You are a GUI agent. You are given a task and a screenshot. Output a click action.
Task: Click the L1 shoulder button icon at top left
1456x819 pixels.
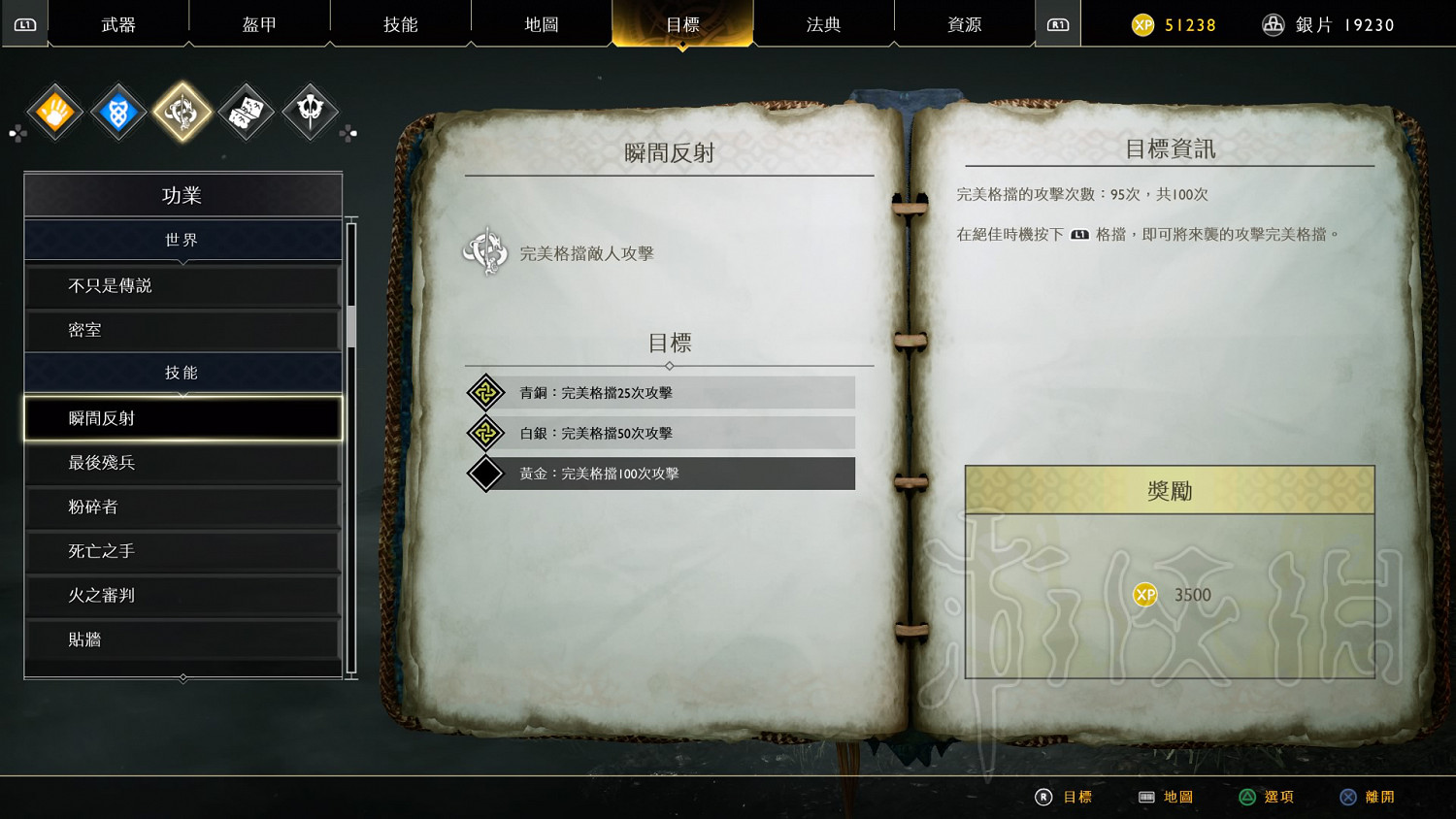click(x=24, y=24)
